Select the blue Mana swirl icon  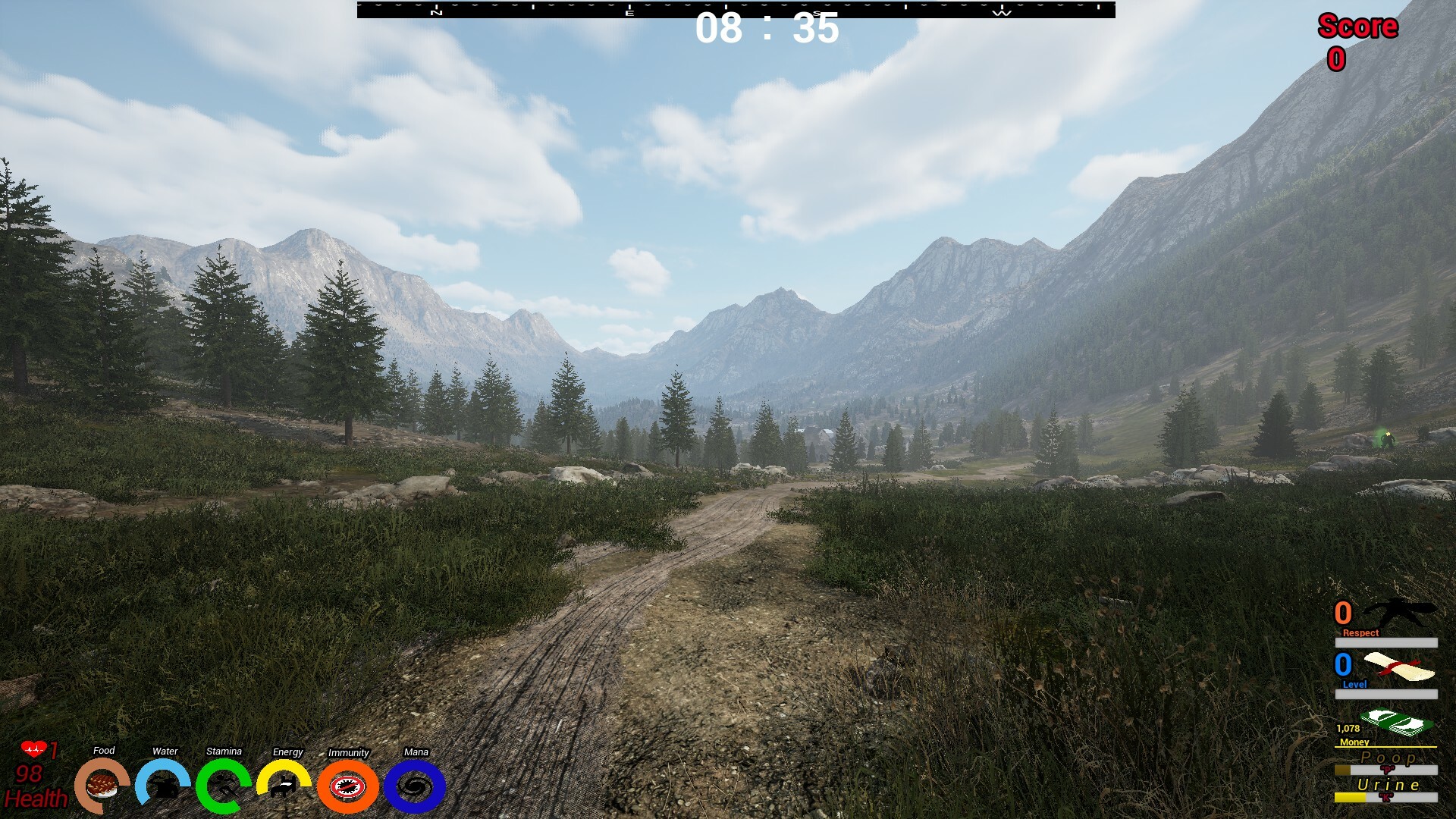coord(415,786)
